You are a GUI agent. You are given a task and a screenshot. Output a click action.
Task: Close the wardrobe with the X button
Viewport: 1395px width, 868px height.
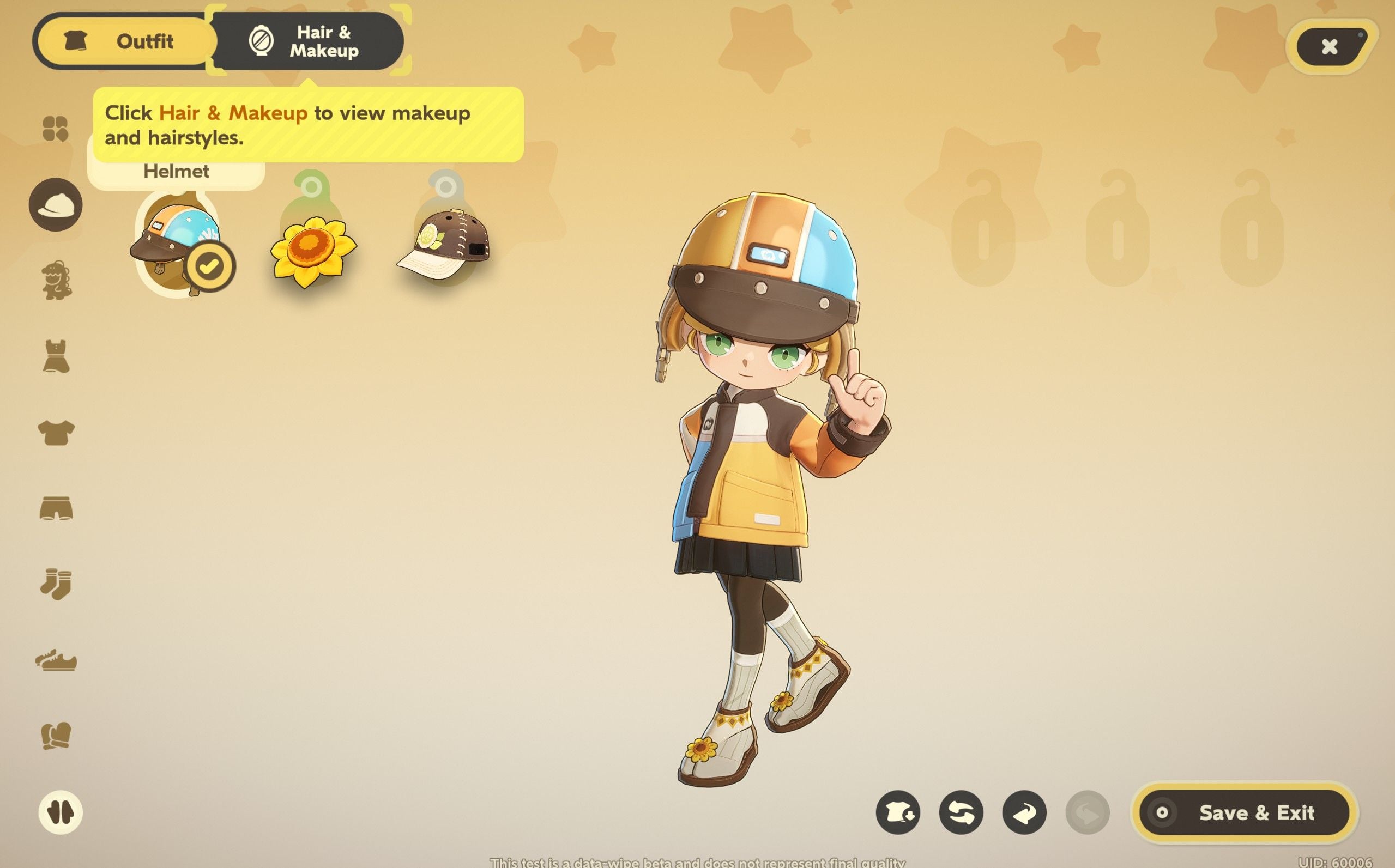point(1329,46)
